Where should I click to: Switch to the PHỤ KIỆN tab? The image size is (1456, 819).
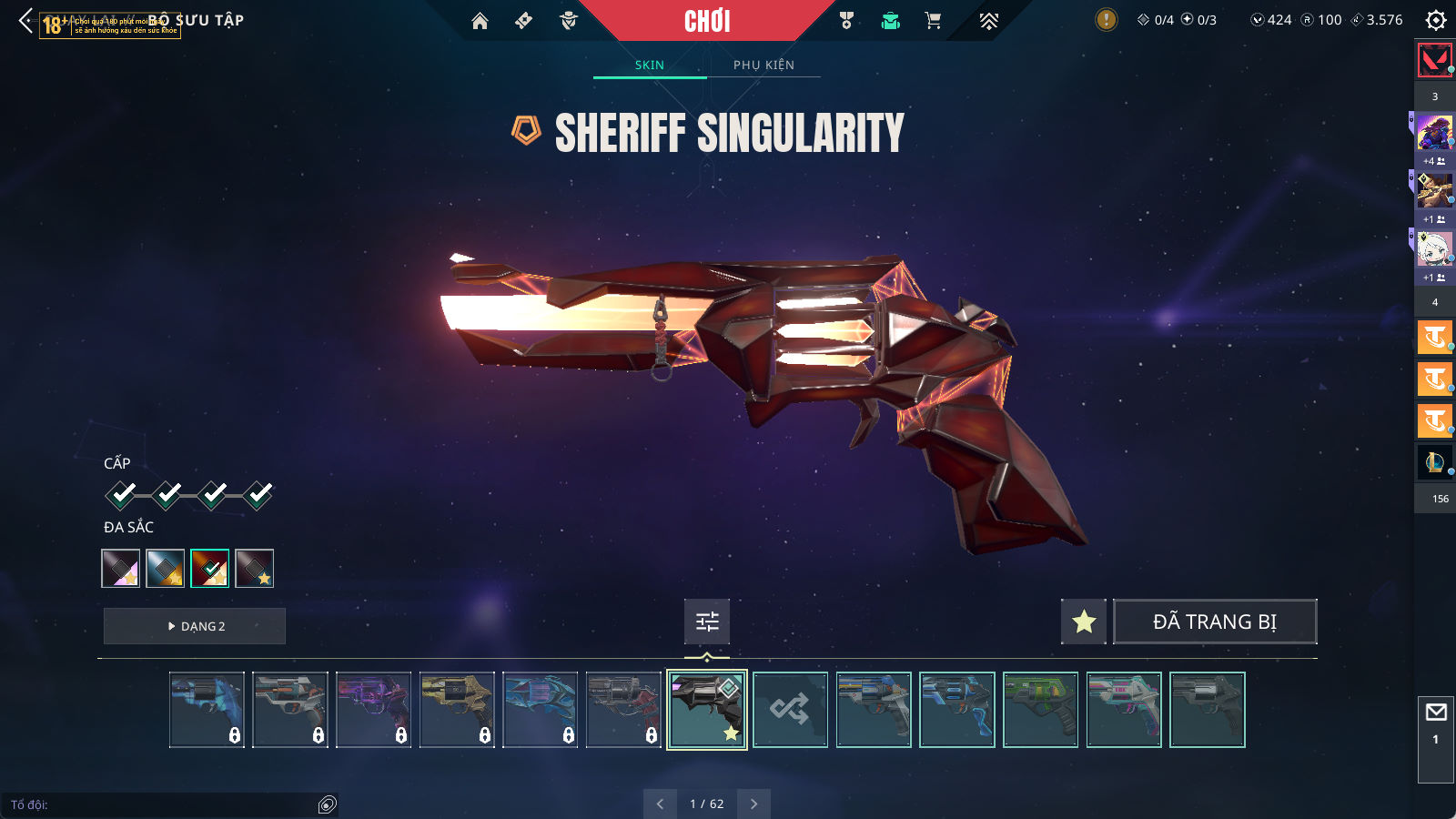pyautogui.click(x=763, y=65)
